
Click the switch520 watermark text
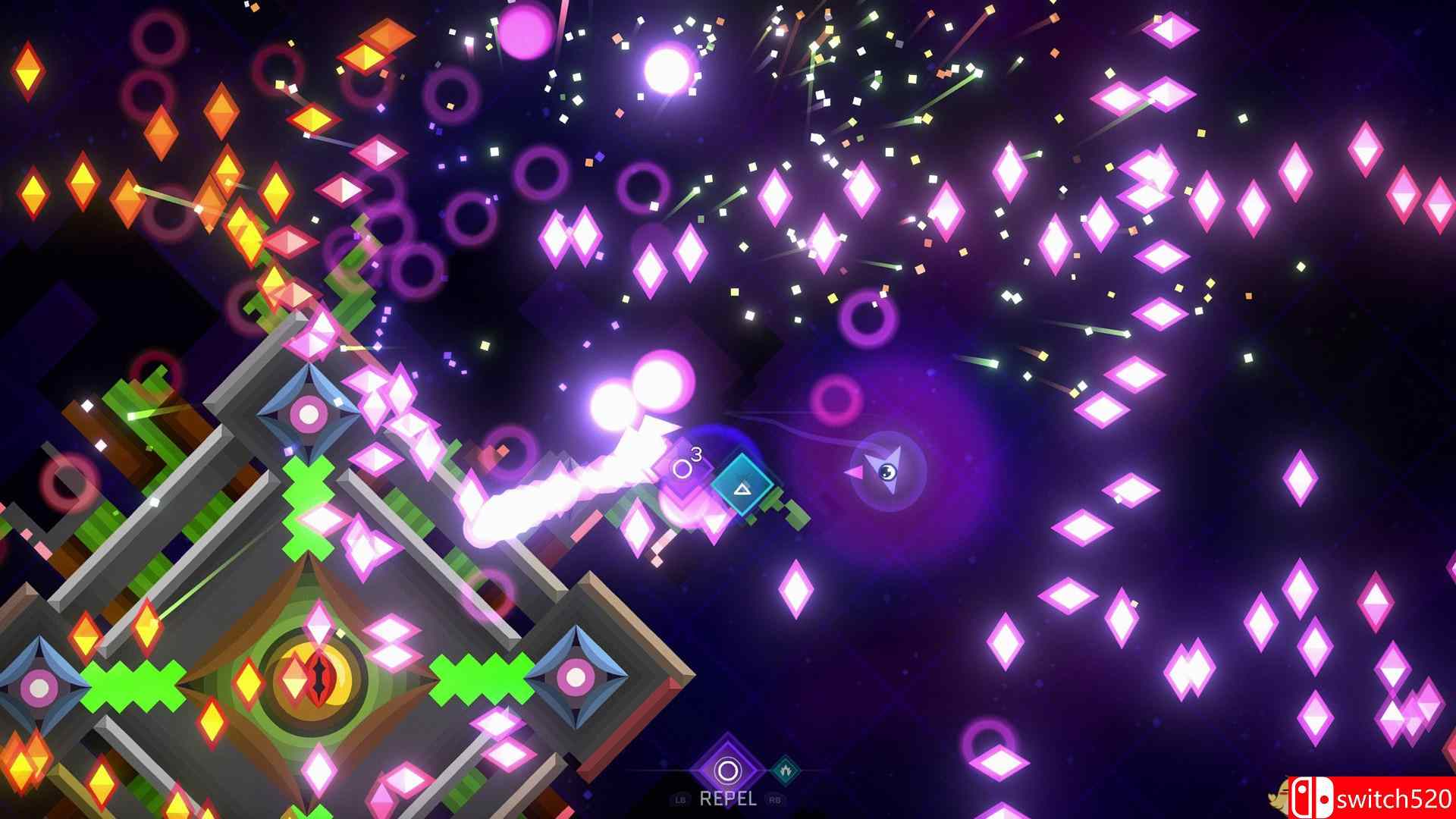coord(1390,800)
